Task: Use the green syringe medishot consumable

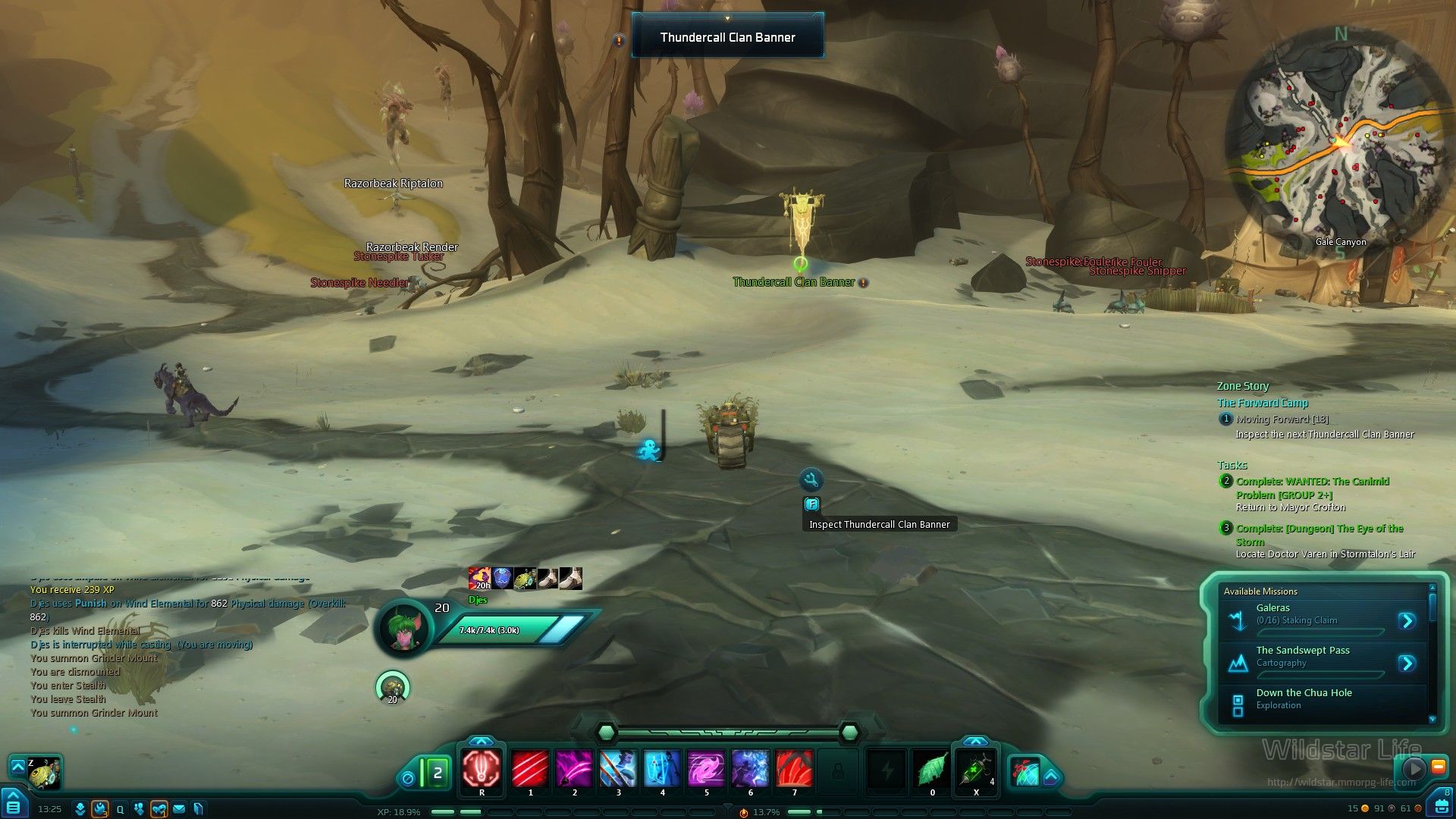Action: [x=975, y=769]
